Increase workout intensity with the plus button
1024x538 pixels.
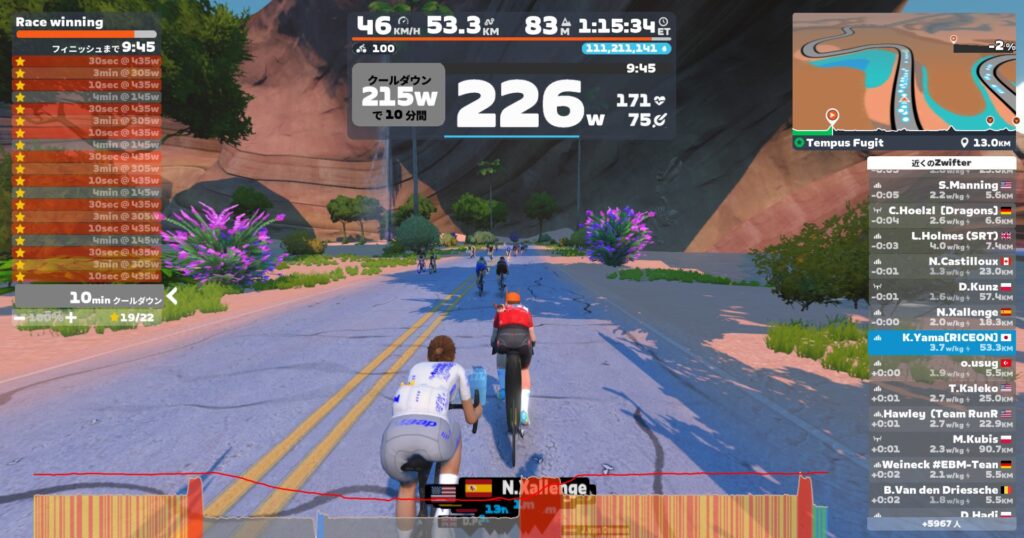click(x=71, y=317)
